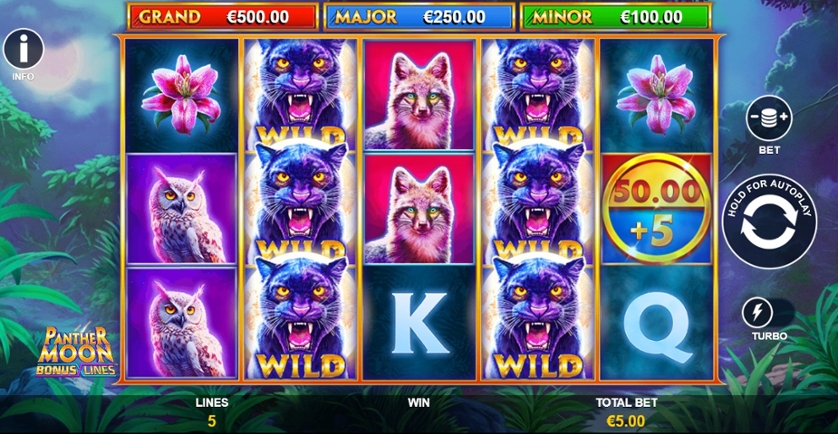
Task: Spin the reels with the circular arrows button
Action: (x=769, y=221)
